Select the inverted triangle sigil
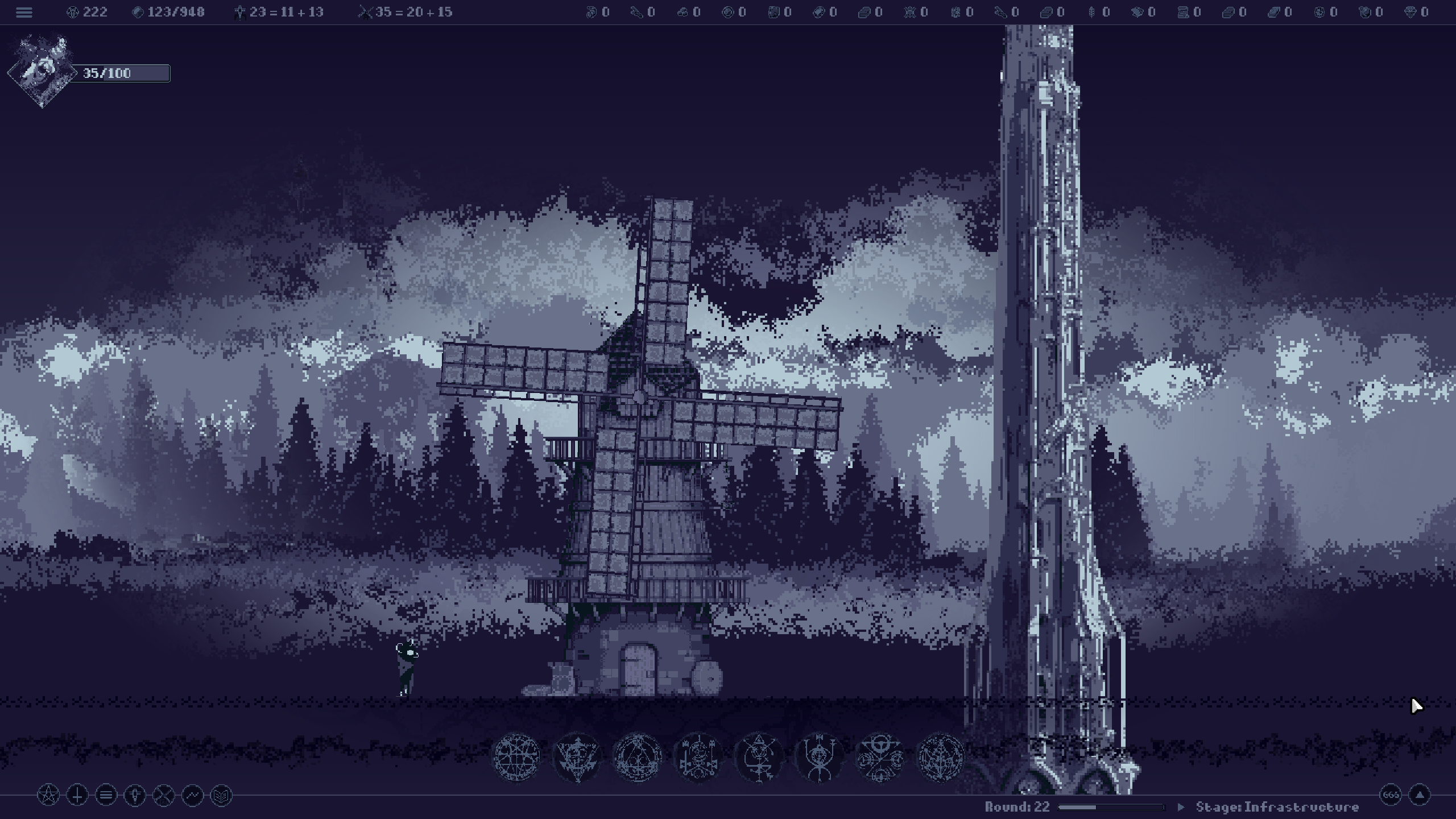 pyautogui.click(x=577, y=757)
